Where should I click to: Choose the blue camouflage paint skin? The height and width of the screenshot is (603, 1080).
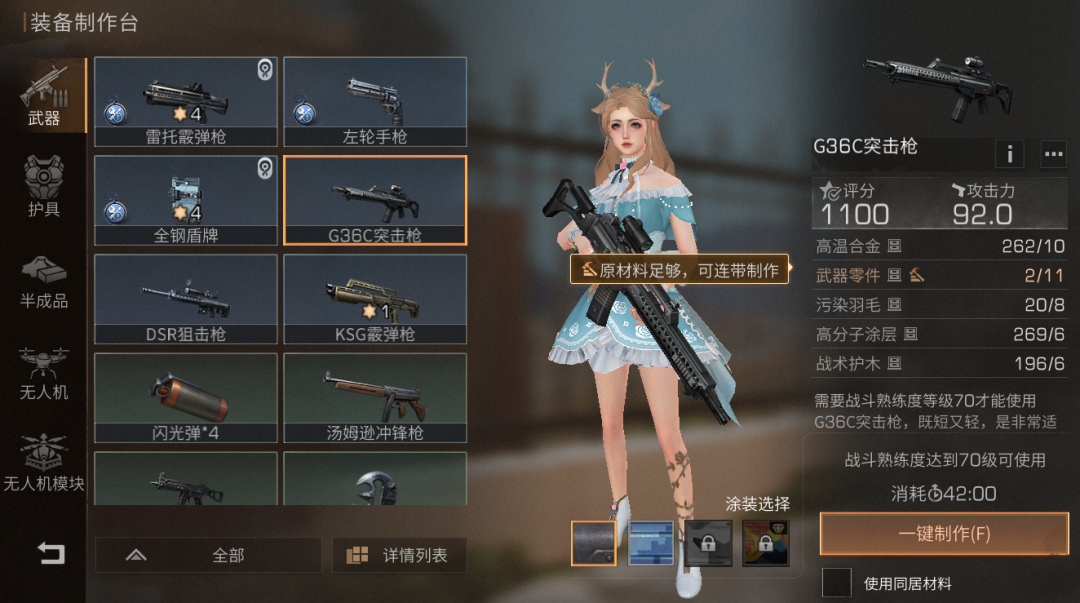pos(650,543)
